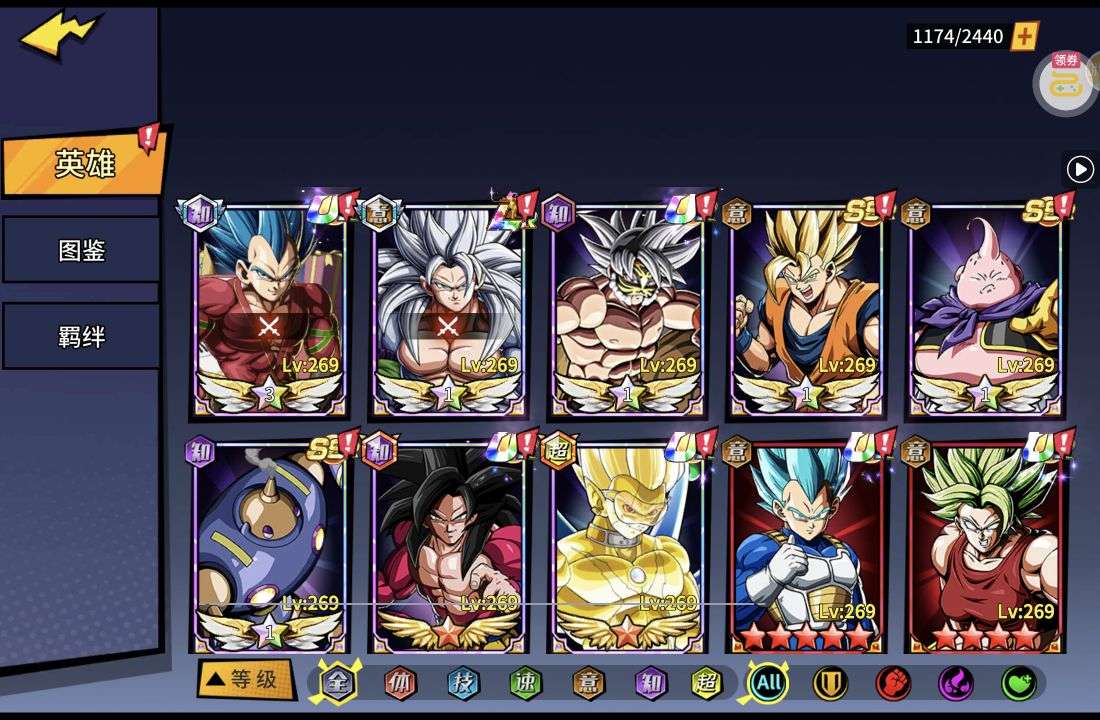The height and width of the screenshot is (720, 1100).
Task: Select the pink Majin Buu hero card
Action: click(x=986, y=310)
